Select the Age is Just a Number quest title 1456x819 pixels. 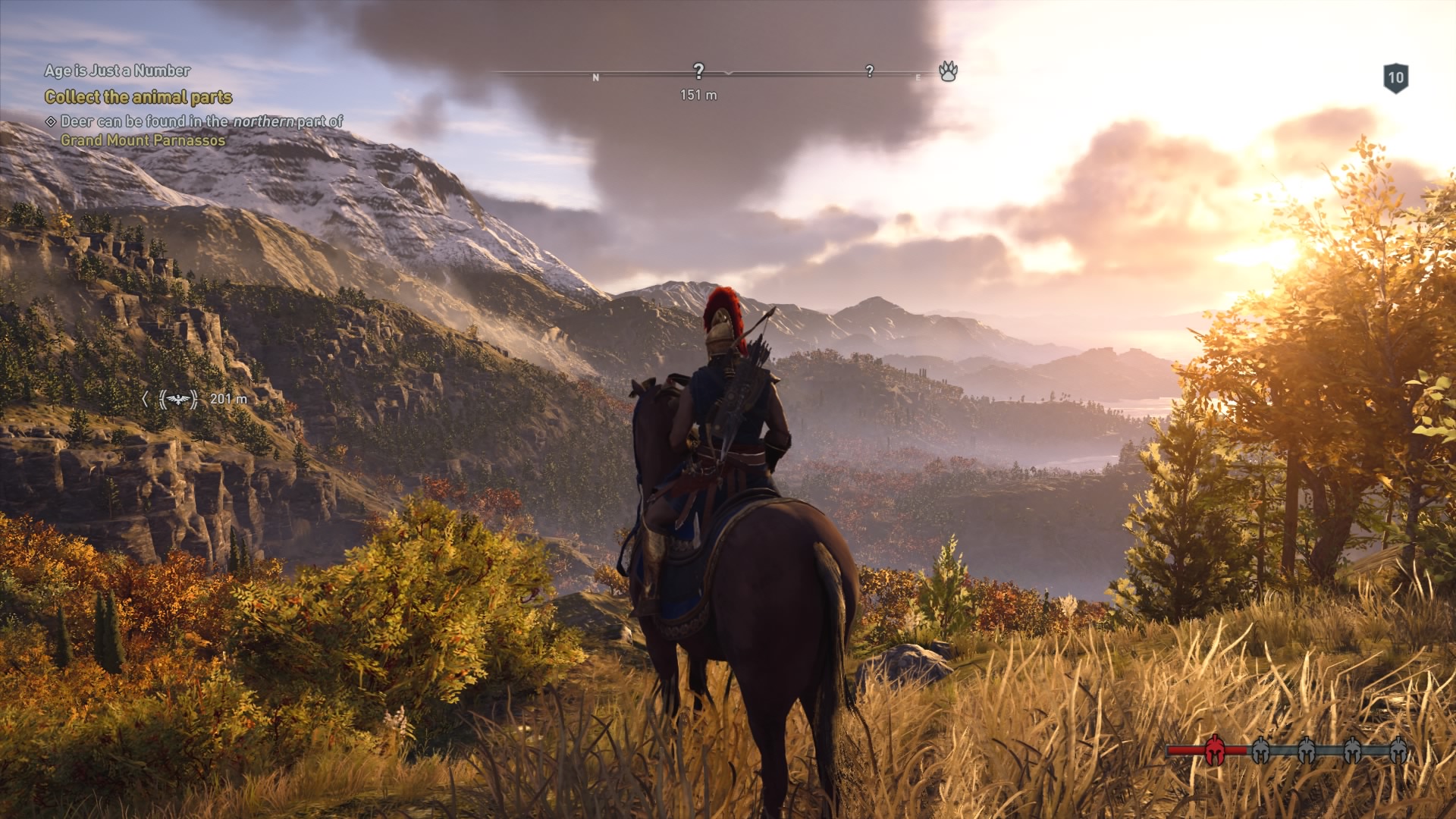point(118,71)
